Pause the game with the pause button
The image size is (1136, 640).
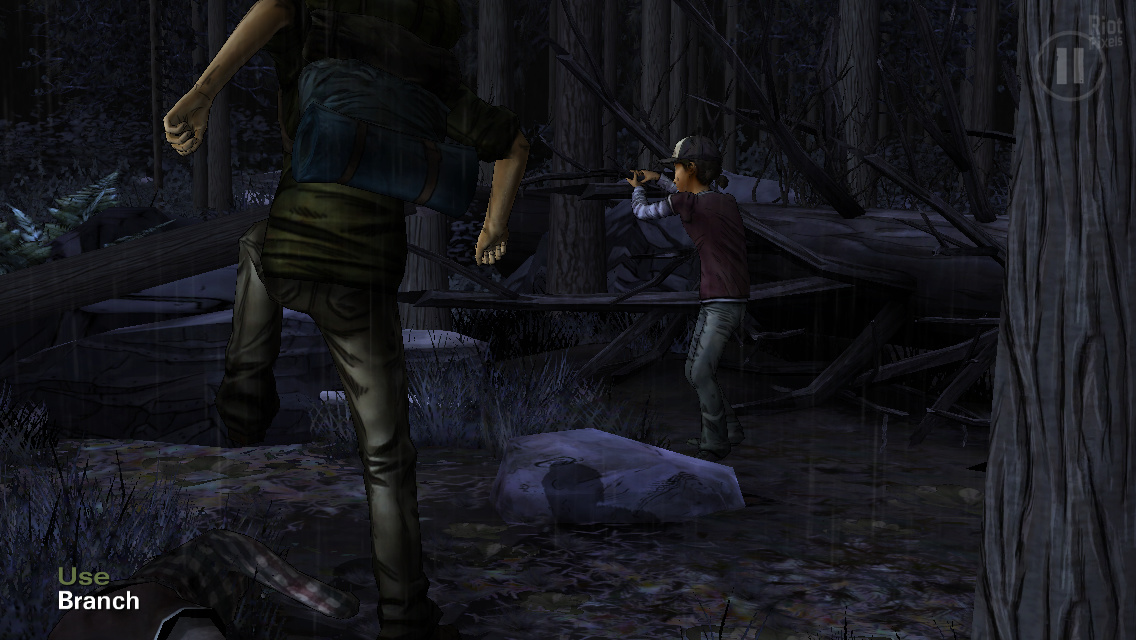(1069, 66)
